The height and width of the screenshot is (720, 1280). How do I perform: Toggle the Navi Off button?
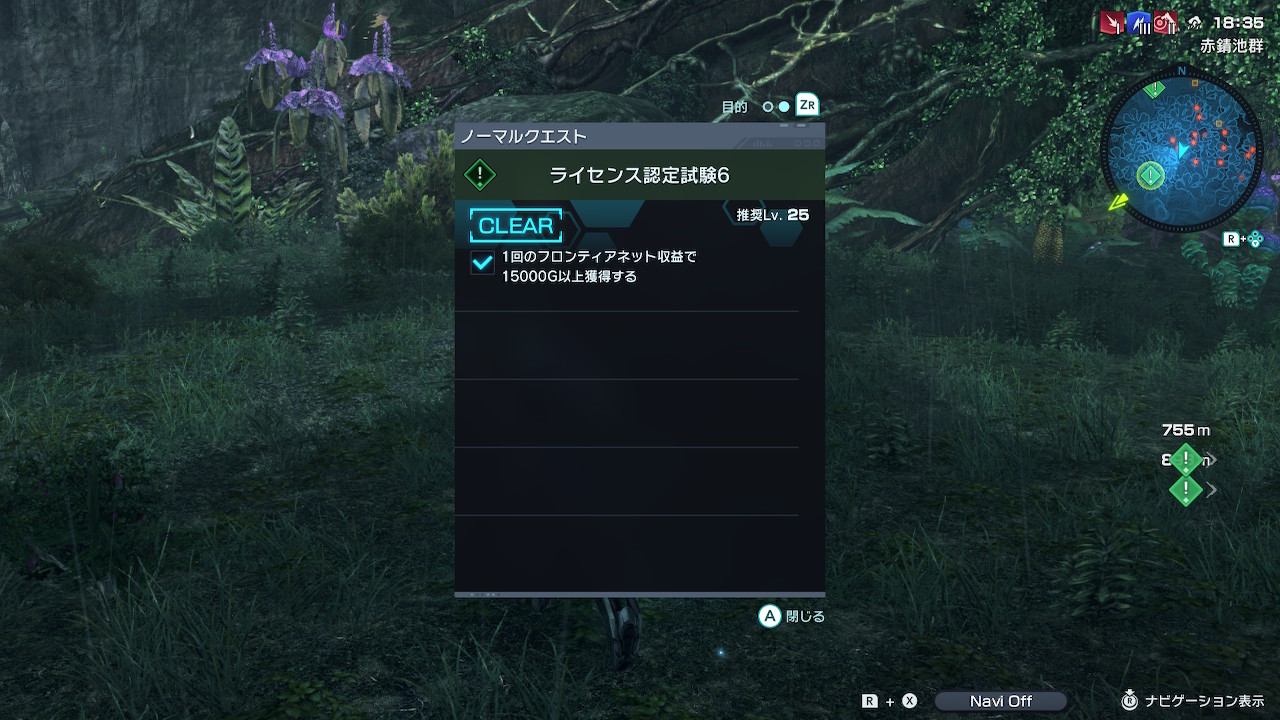coord(1000,701)
